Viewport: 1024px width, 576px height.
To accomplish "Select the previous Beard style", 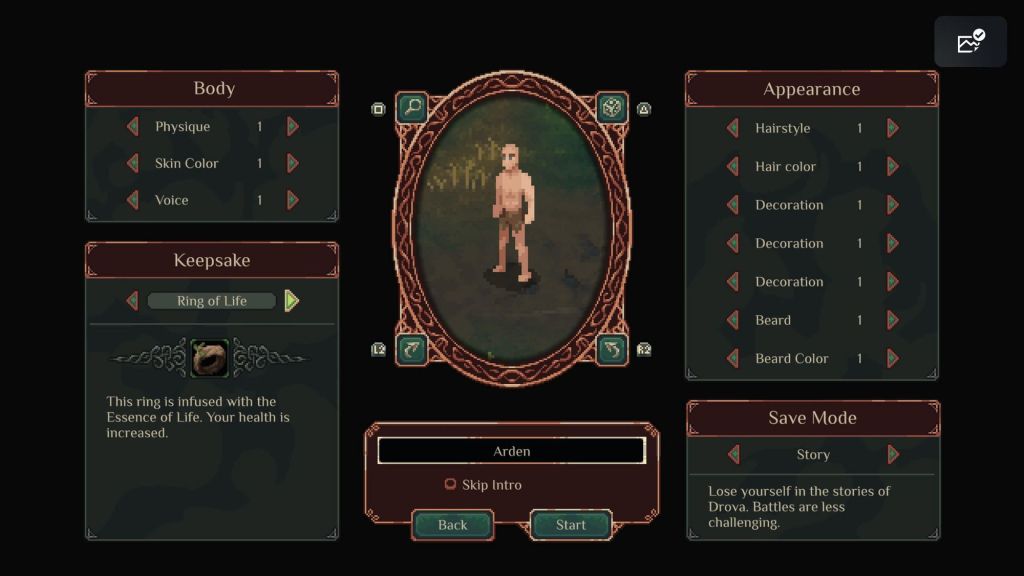I will pos(732,320).
